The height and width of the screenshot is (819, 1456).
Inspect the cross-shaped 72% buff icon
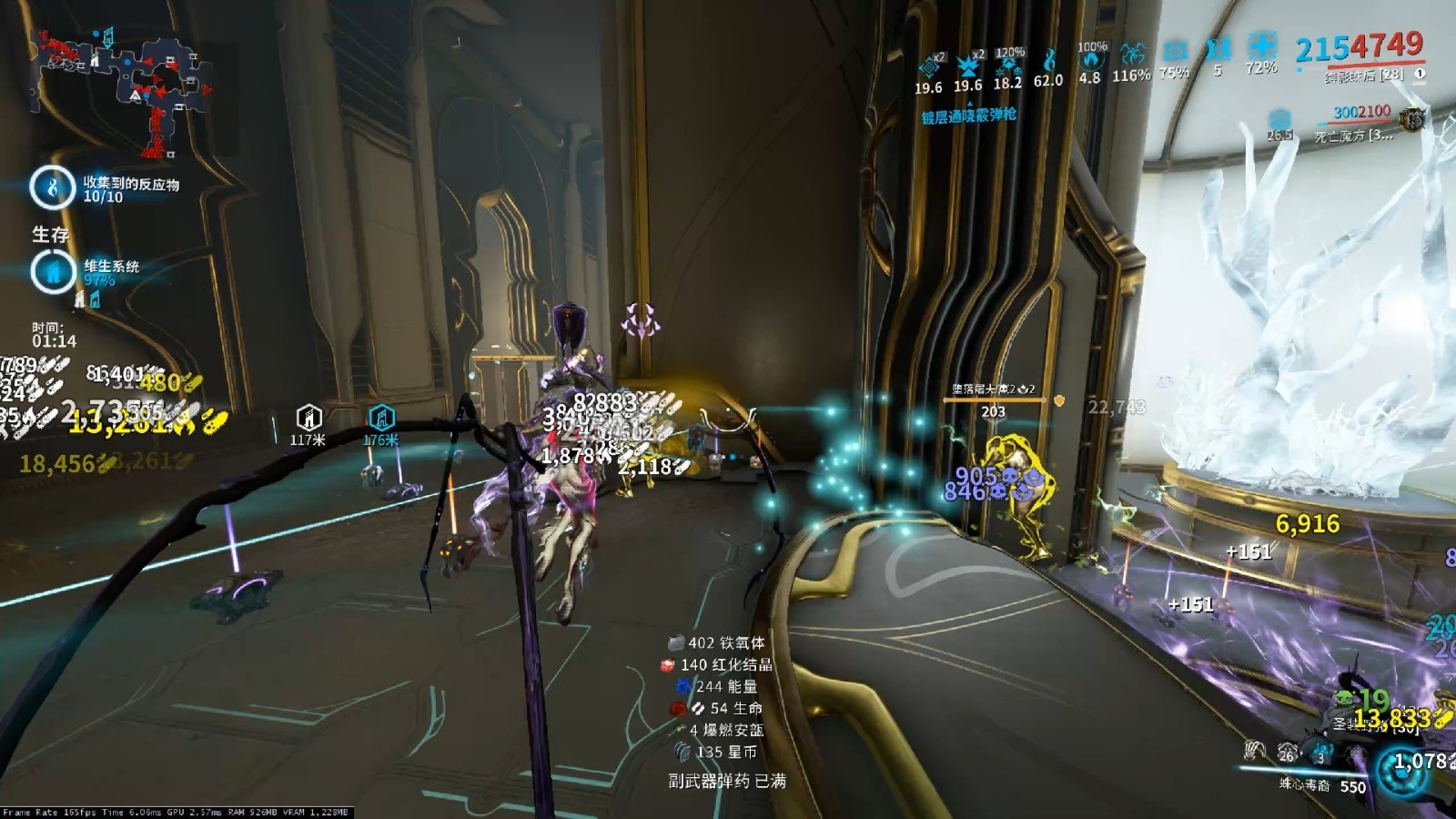pyautogui.click(x=1261, y=45)
